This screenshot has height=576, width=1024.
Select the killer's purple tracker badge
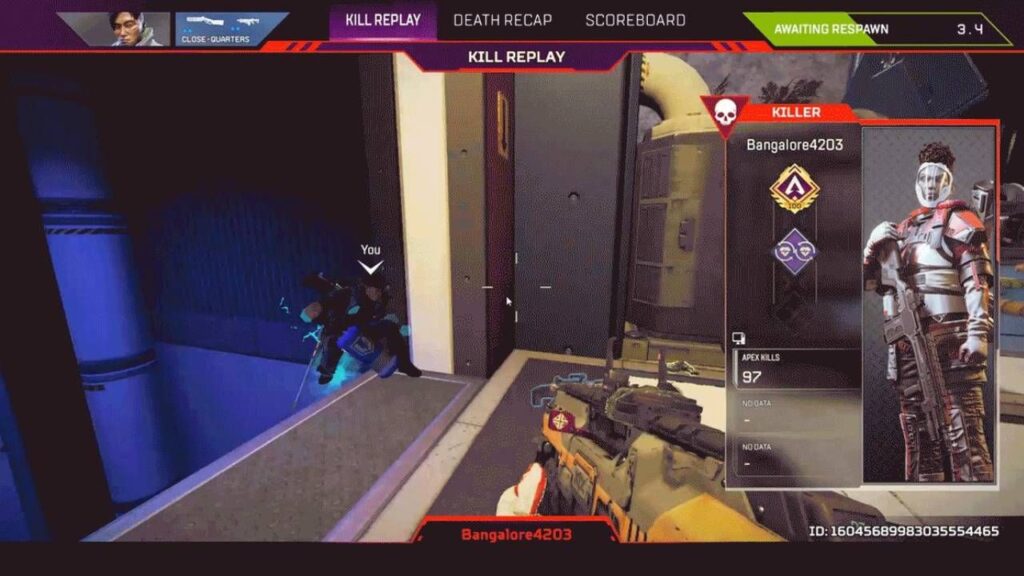(794, 251)
